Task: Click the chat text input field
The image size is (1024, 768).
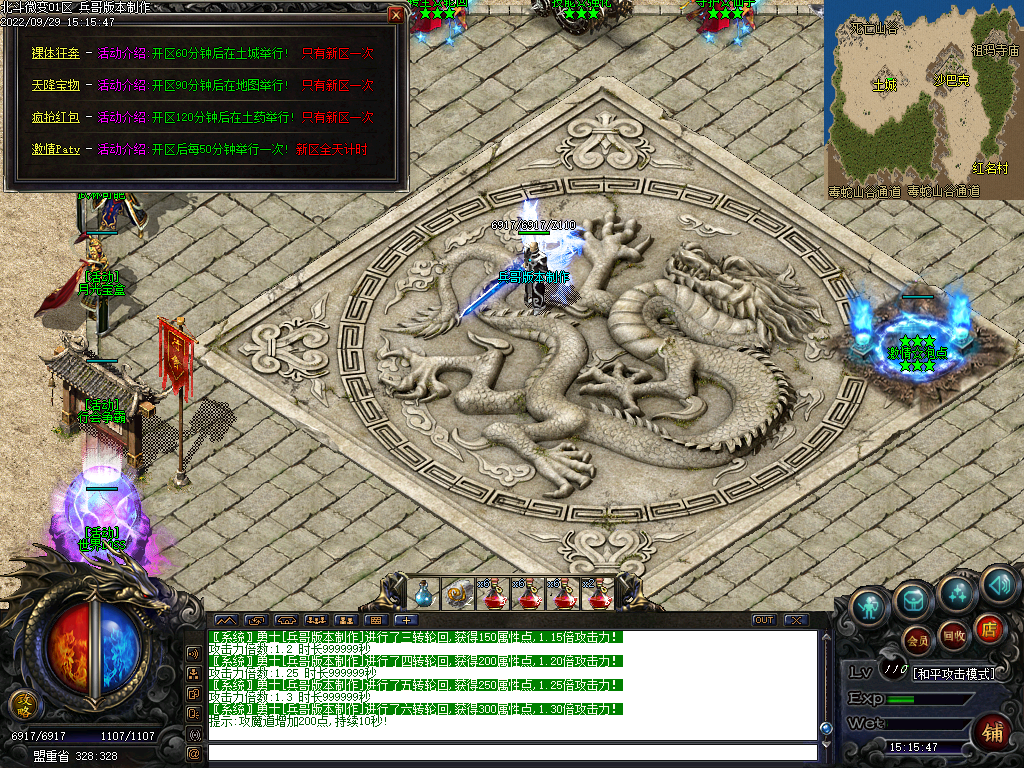Action: pos(510,752)
